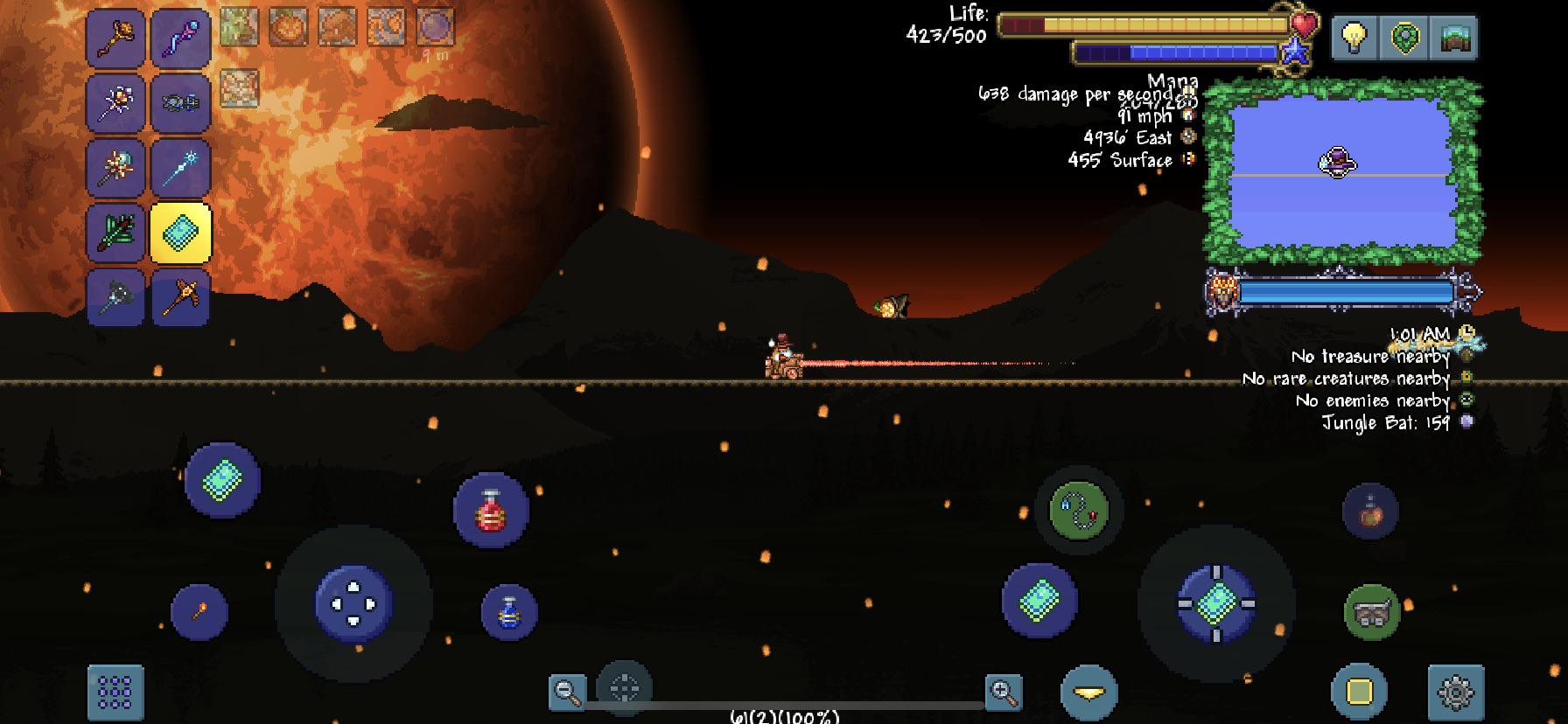Tap the zoom in magnifier button
Viewport: 1568px width, 724px height.
pos(1004,690)
